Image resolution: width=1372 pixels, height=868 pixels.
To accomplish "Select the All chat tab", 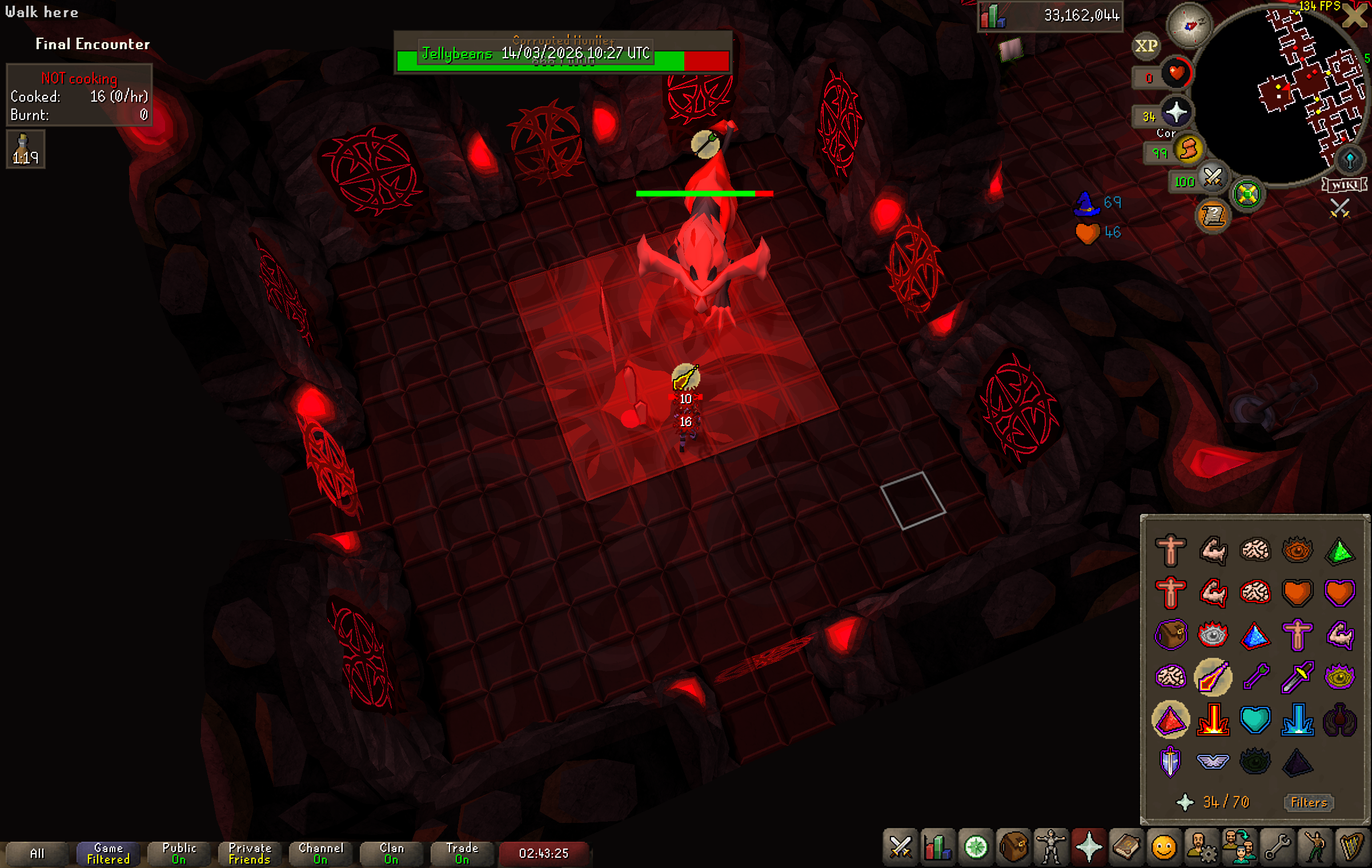I will (x=37, y=854).
